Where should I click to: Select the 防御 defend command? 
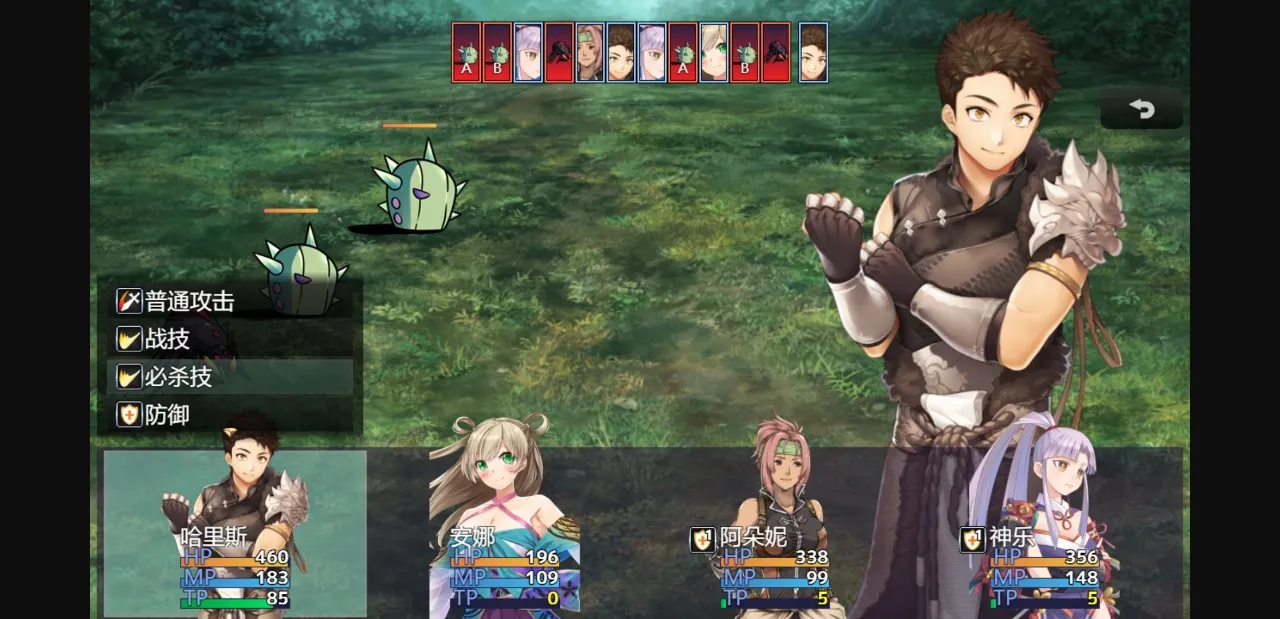click(230, 415)
